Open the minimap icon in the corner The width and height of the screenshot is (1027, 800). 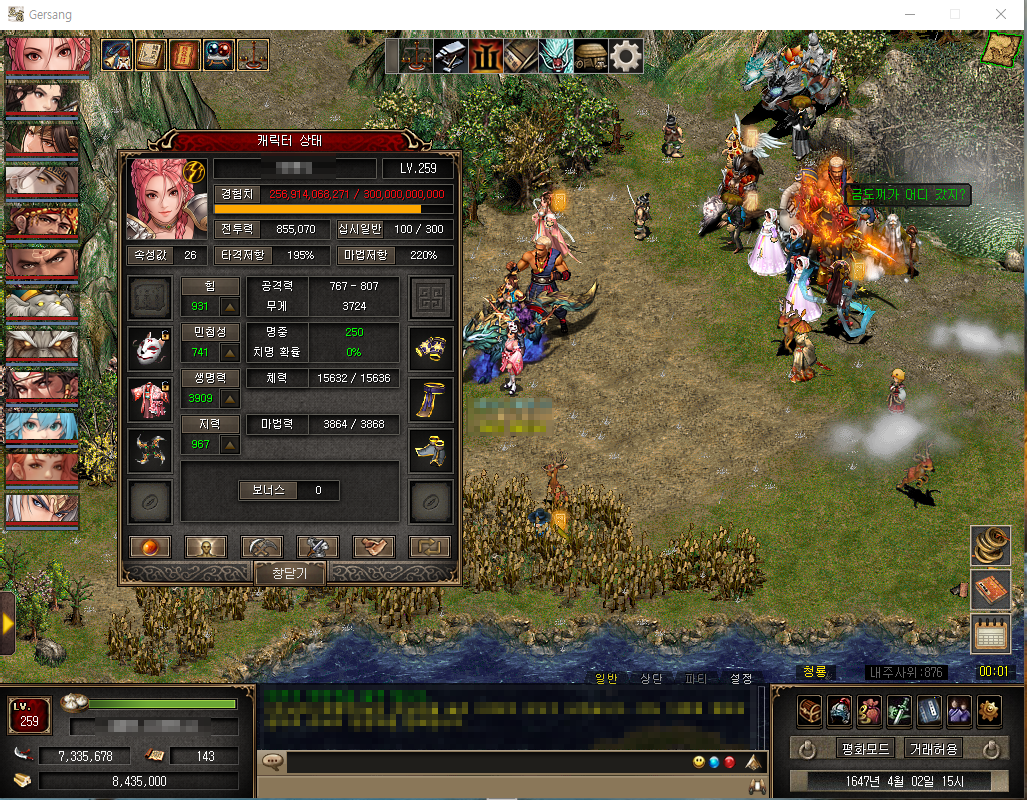point(1000,49)
